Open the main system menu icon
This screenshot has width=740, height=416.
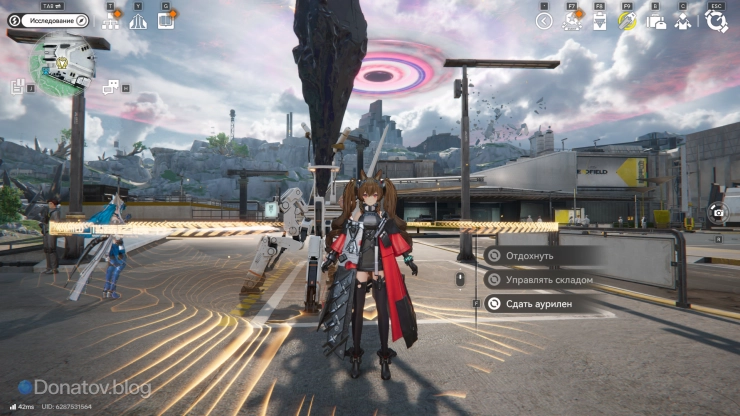pyautogui.click(x=715, y=20)
